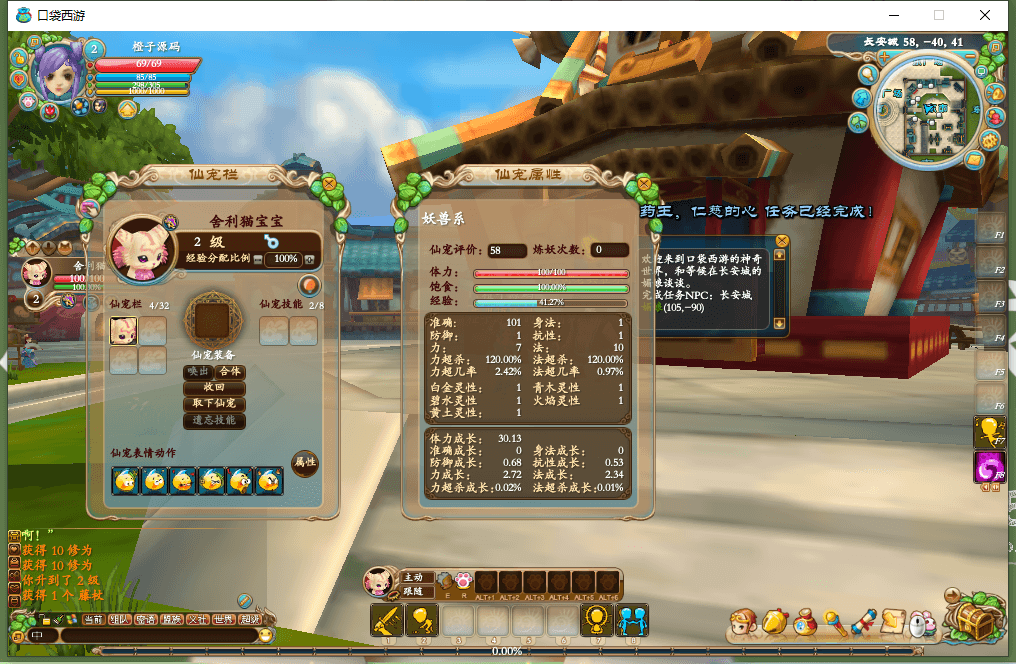
Task: Click the circular Chang'an minimap
Action: coord(924,110)
